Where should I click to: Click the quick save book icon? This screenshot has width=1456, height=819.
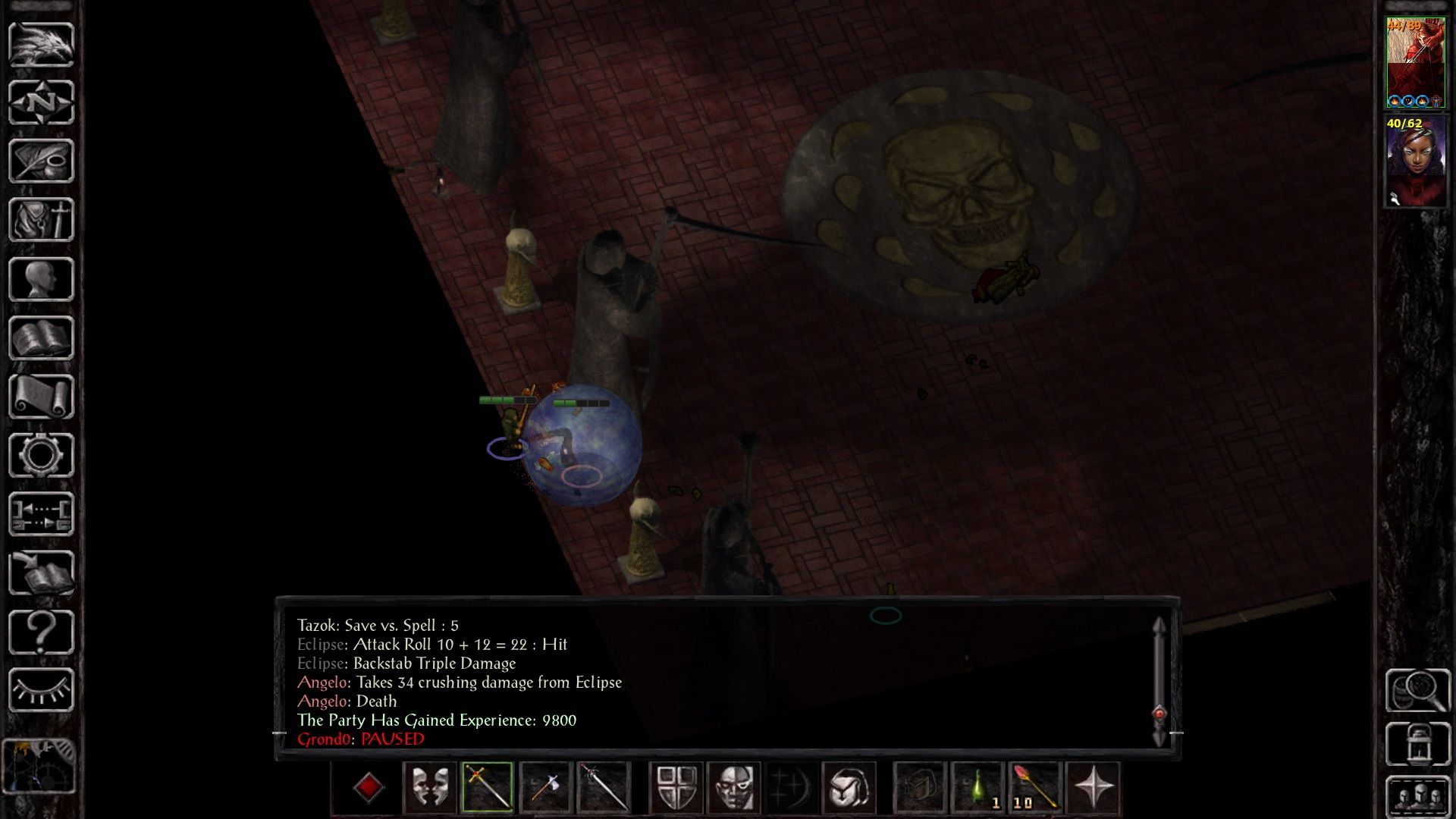coord(41,573)
